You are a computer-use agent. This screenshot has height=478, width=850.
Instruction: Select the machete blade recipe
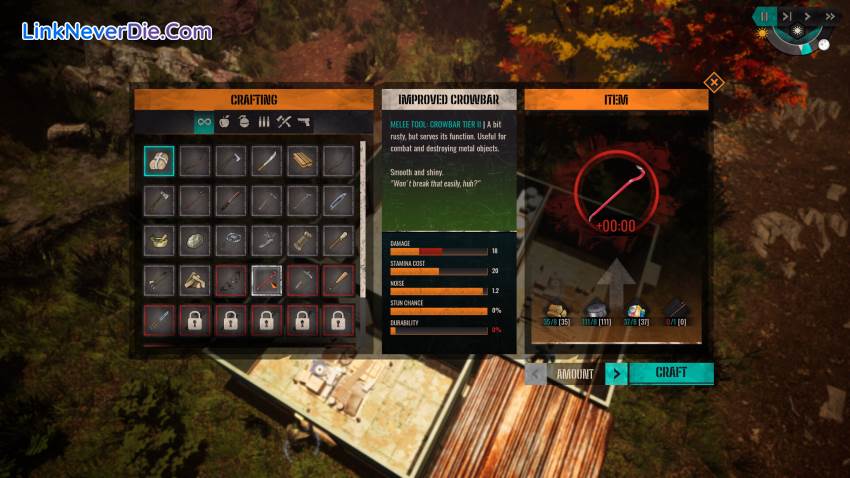[x=267, y=161]
